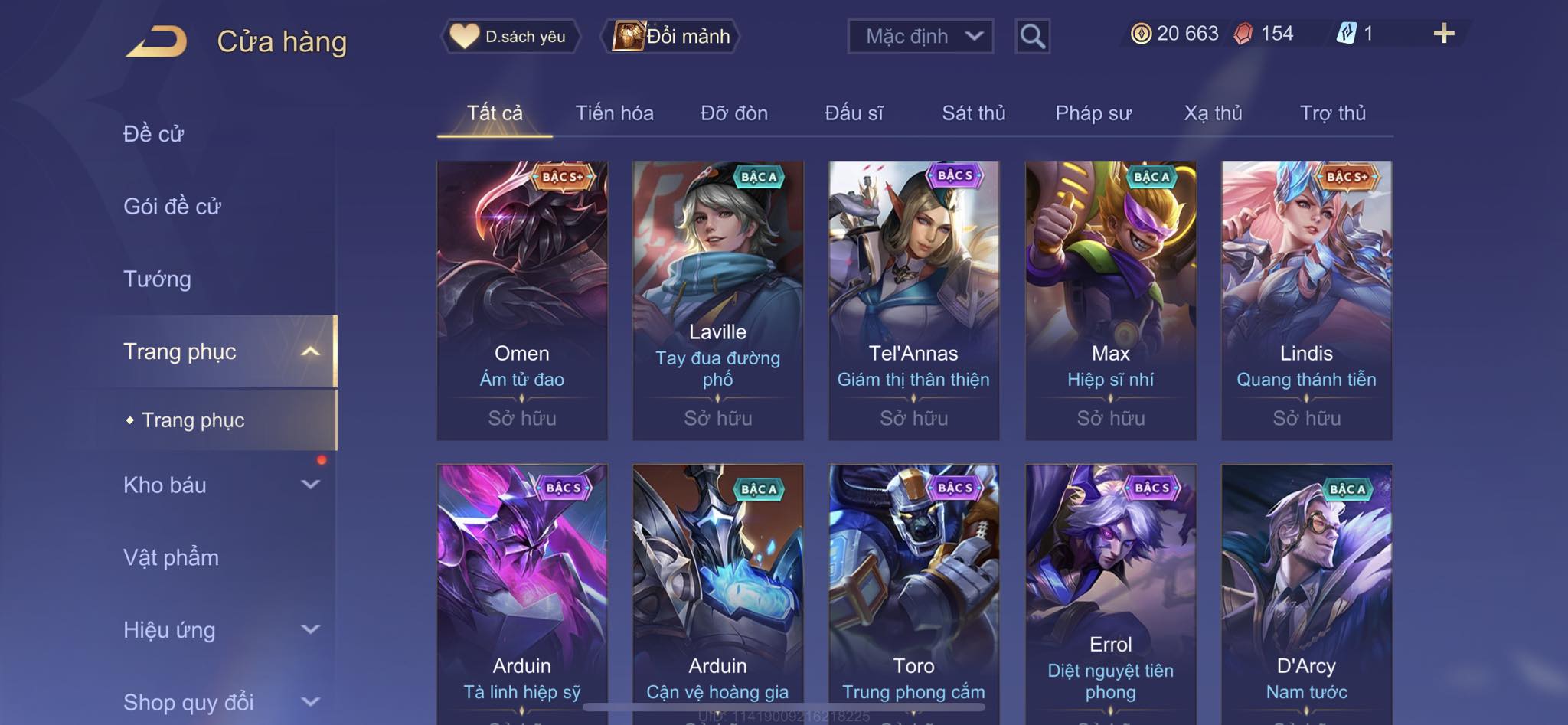Open the Đề cử menu entry
The image size is (1568, 725).
[x=154, y=134]
